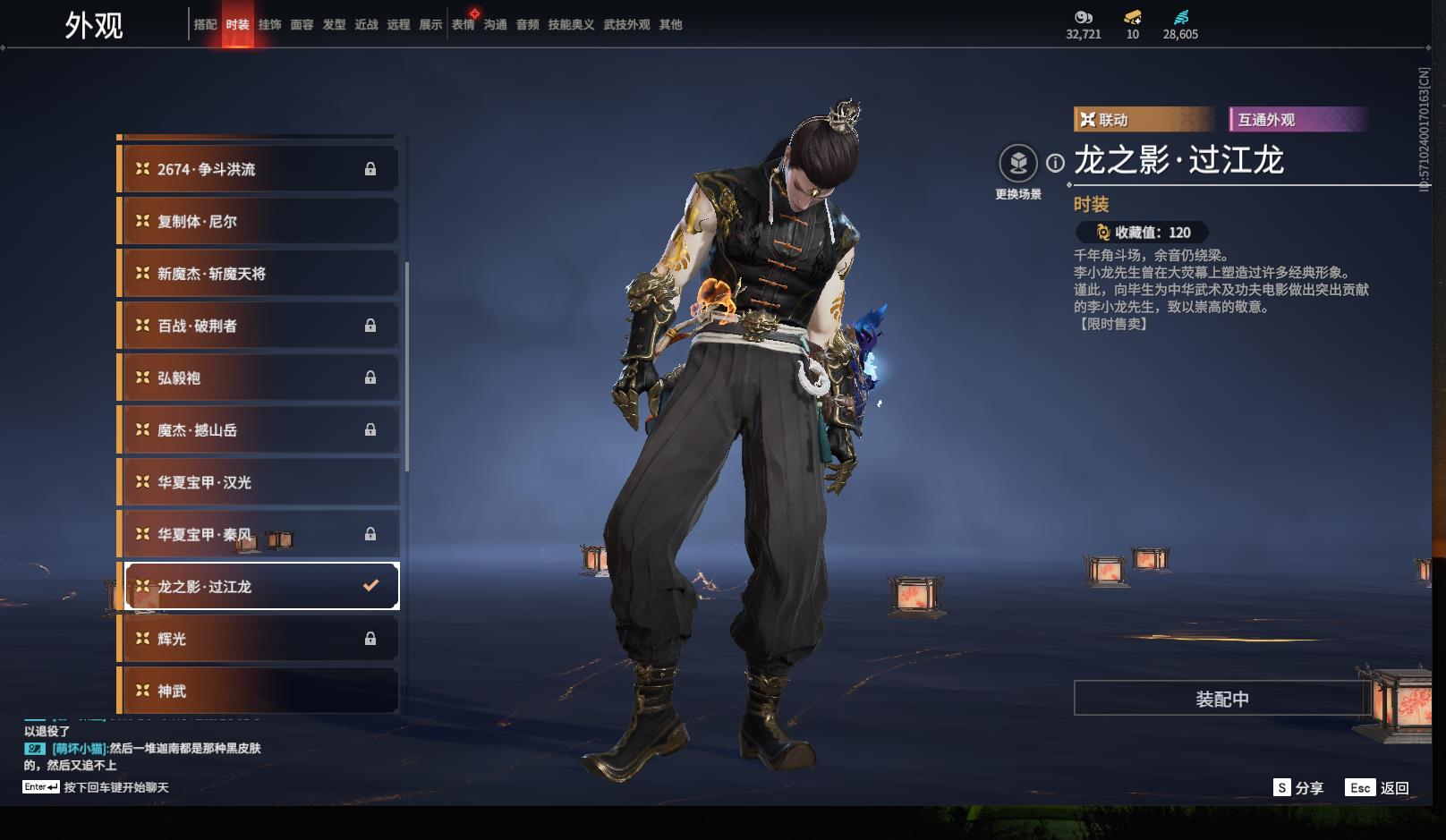Open the 近战 weapon tab
This screenshot has height=840, width=1446.
[x=366, y=25]
